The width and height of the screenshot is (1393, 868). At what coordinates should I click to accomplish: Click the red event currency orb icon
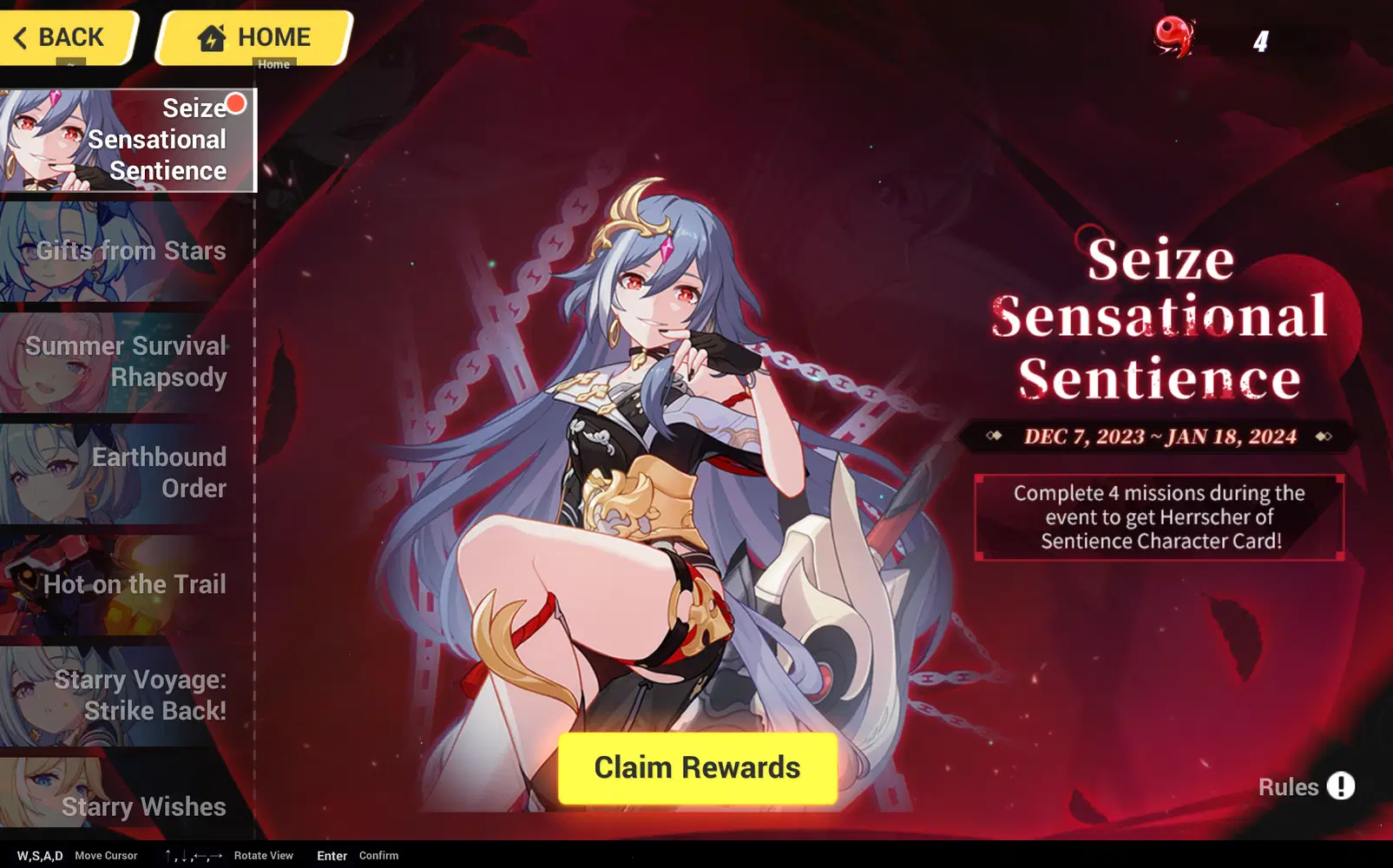[x=1173, y=36]
